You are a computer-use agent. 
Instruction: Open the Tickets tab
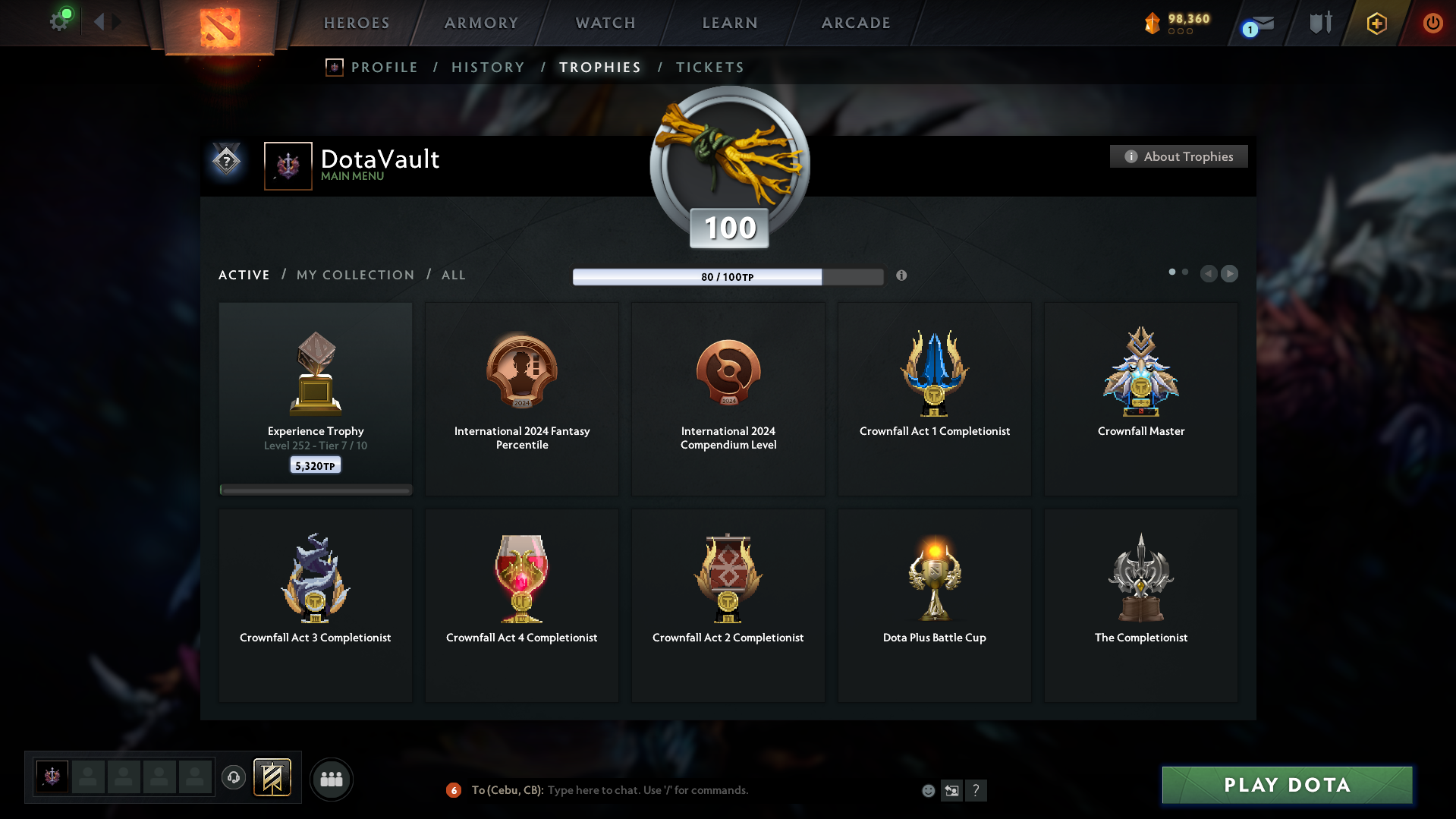coord(709,68)
